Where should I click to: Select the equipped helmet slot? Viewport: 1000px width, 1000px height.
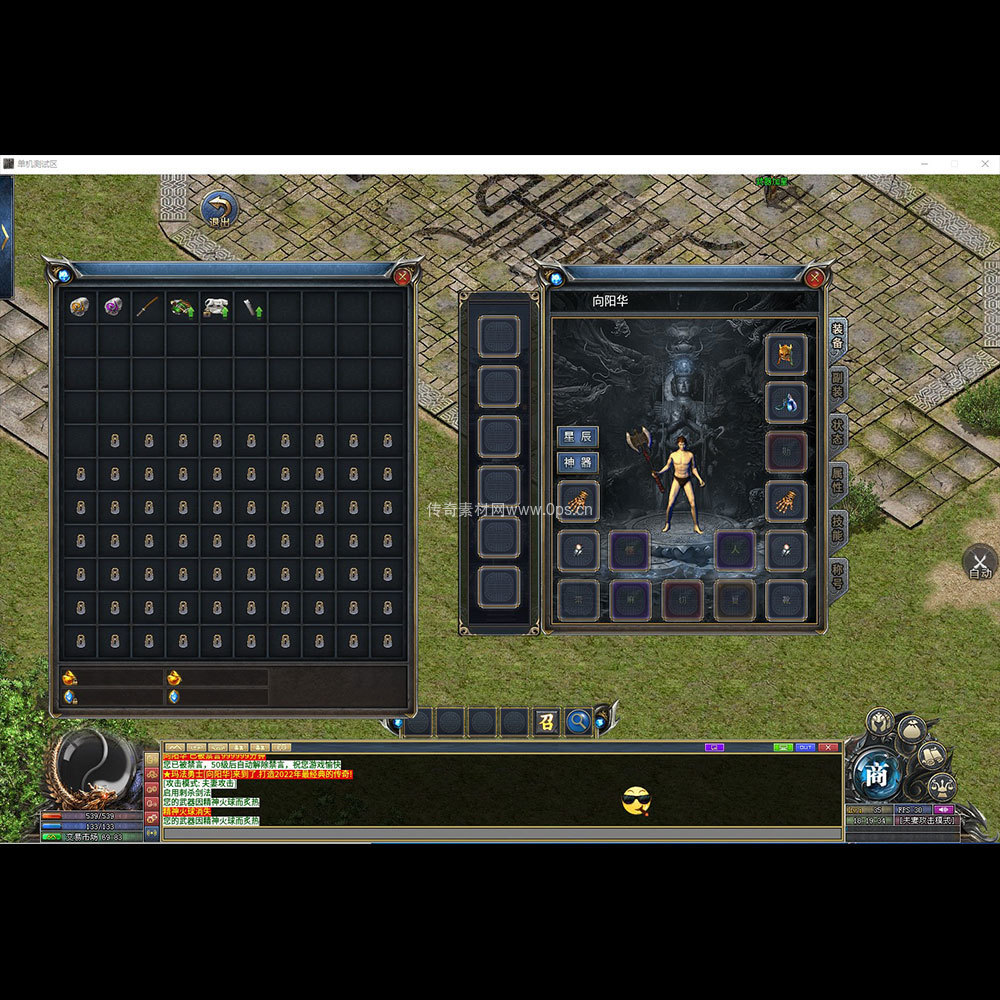(x=786, y=354)
